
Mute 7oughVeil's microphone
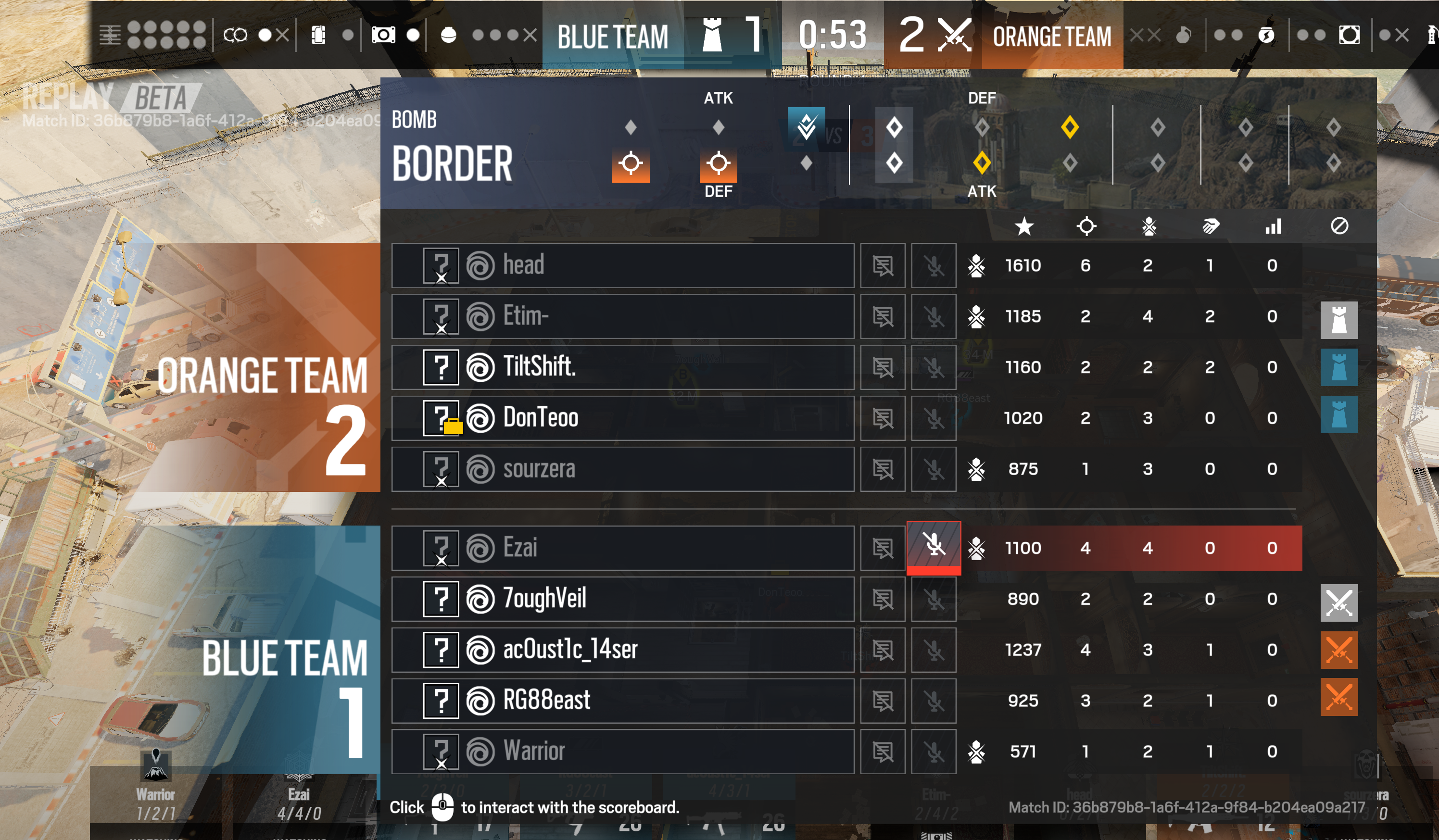[x=935, y=599]
